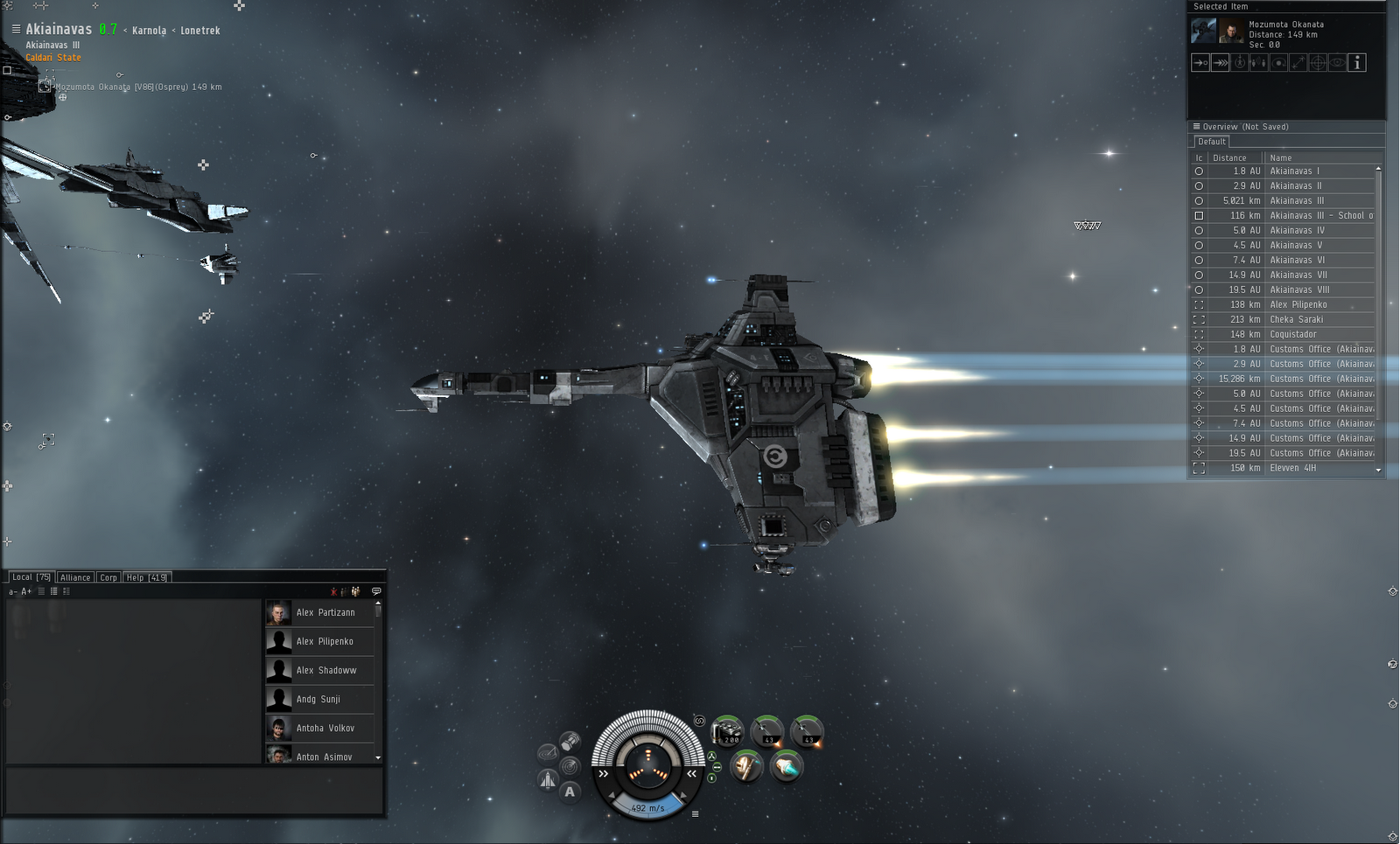This screenshot has height=844, width=1400.
Task: Switch to the Corp chat tab
Action: (x=108, y=577)
